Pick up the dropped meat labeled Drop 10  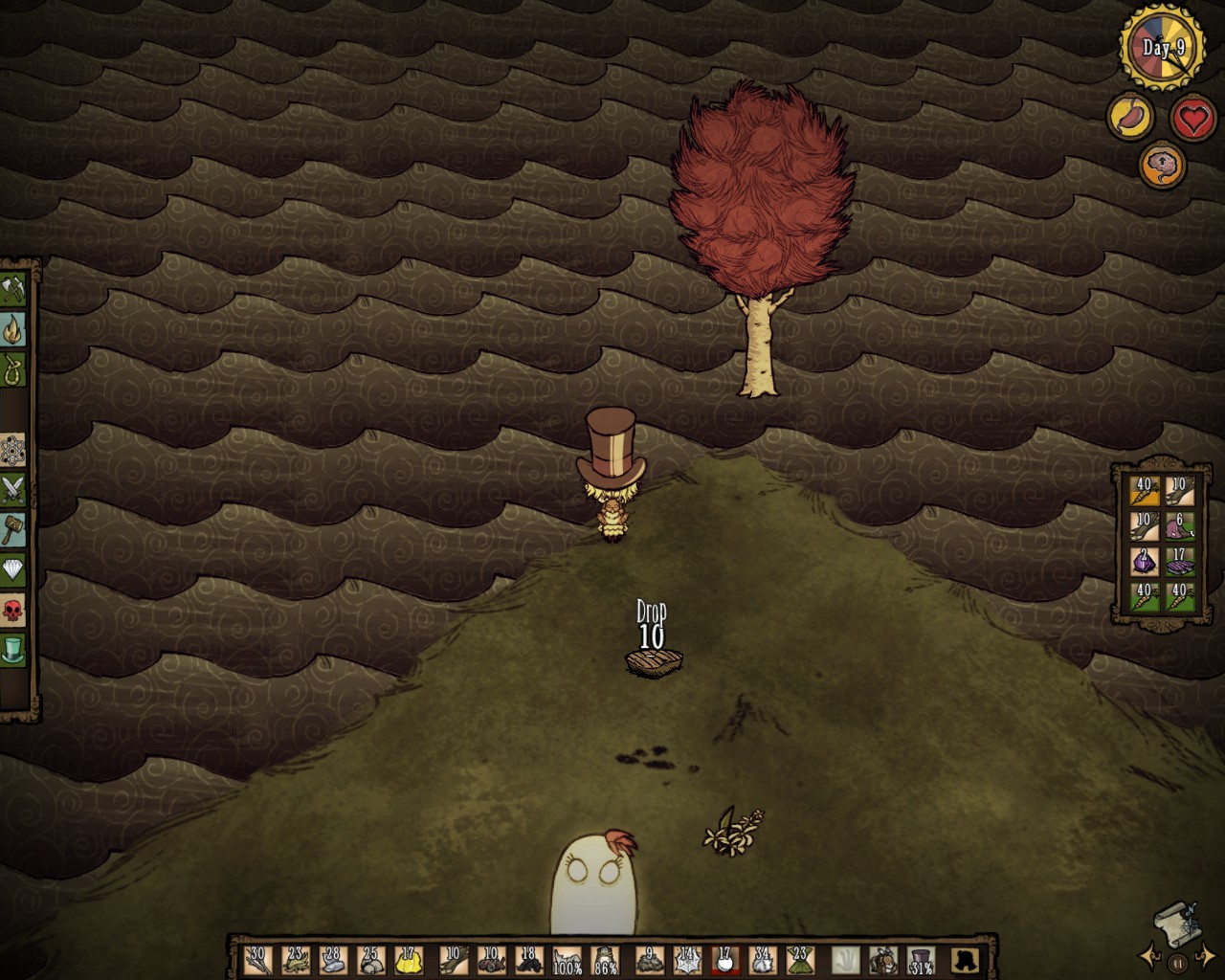[x=654, y=661]
